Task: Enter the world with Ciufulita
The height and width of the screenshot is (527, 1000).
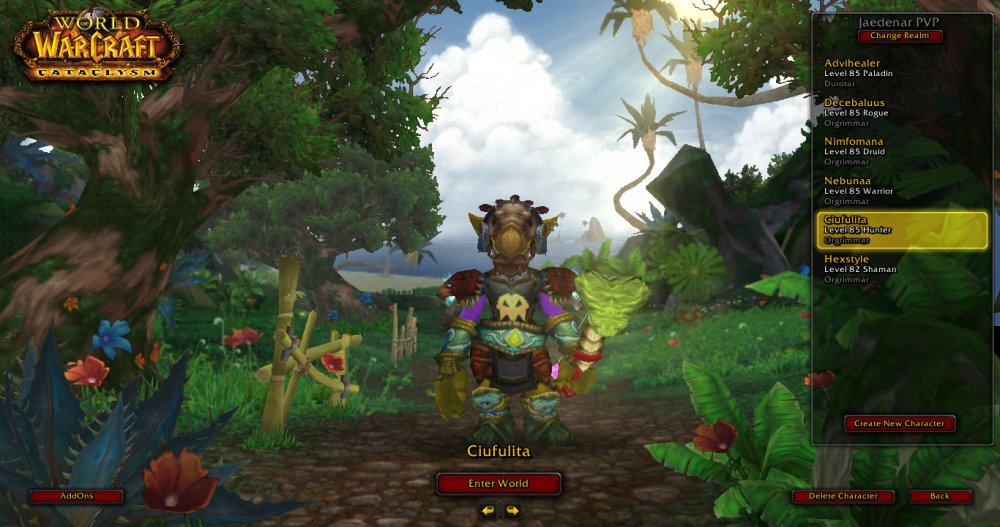Action: point(498,484)
